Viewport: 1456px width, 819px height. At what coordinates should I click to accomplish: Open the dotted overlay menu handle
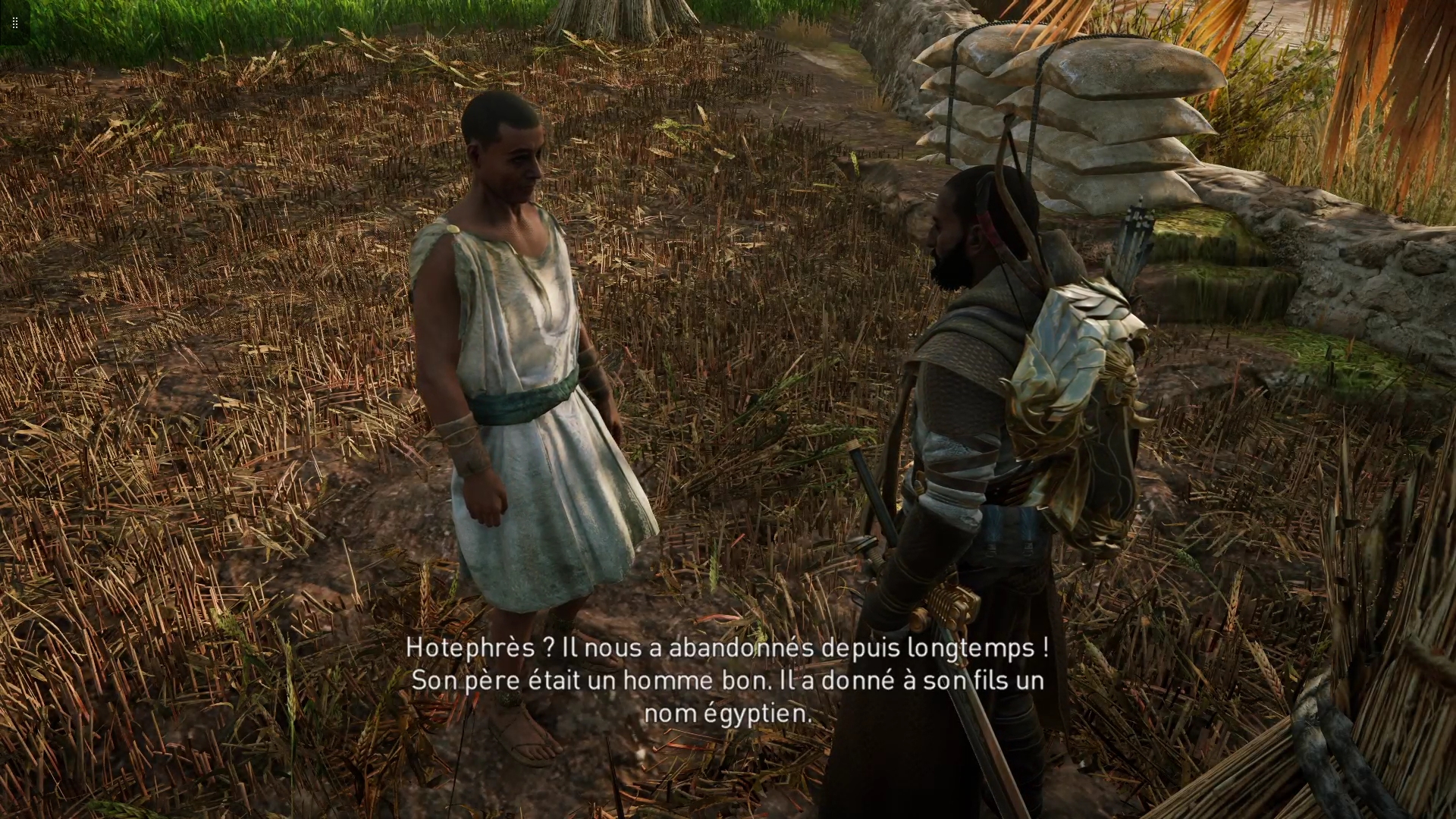(14, 23)
